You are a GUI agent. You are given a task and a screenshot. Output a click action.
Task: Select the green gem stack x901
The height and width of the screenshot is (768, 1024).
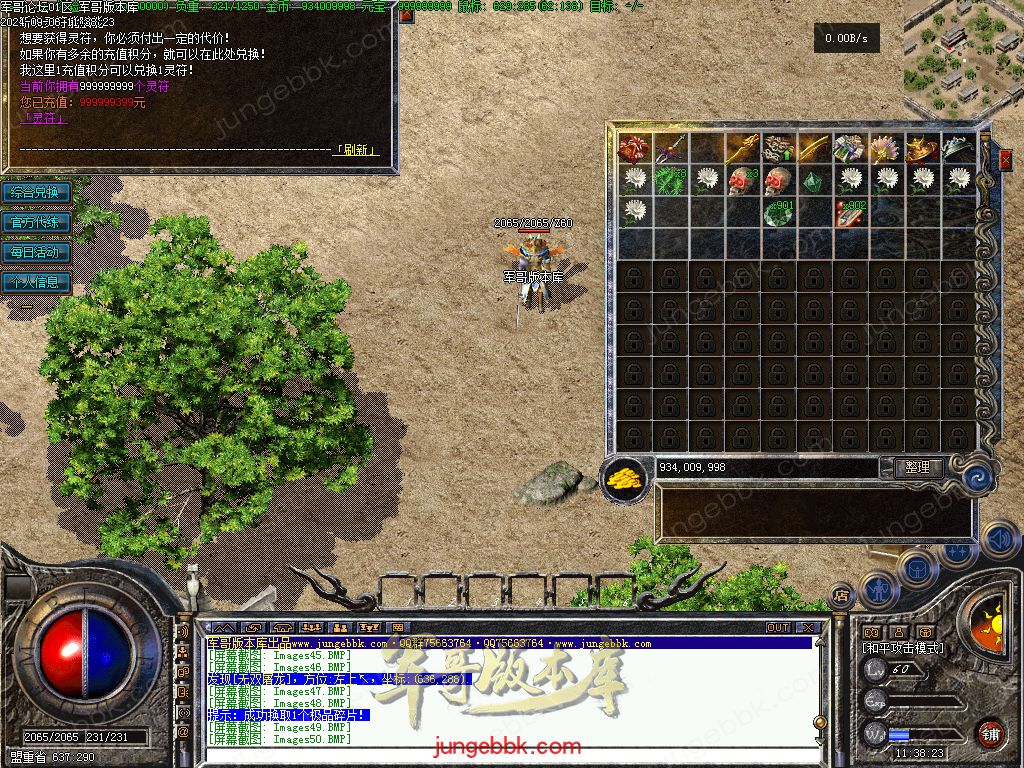(779, 212)
